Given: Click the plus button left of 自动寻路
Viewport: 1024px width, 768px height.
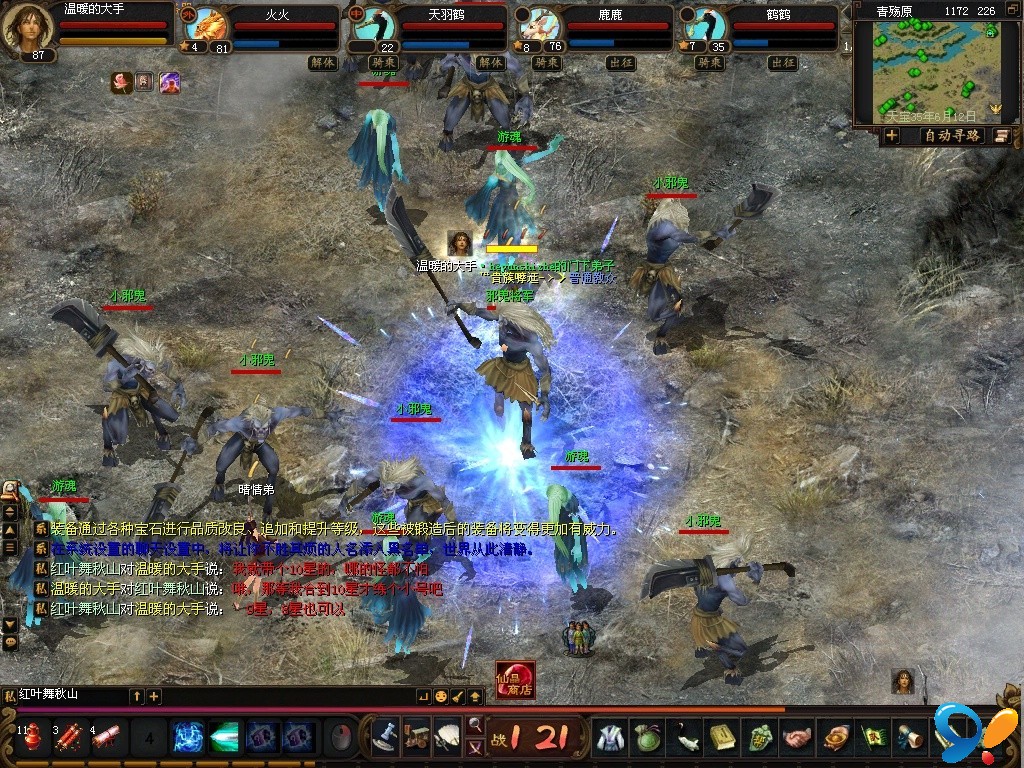Looking at the screenshot, I should 891,136.
